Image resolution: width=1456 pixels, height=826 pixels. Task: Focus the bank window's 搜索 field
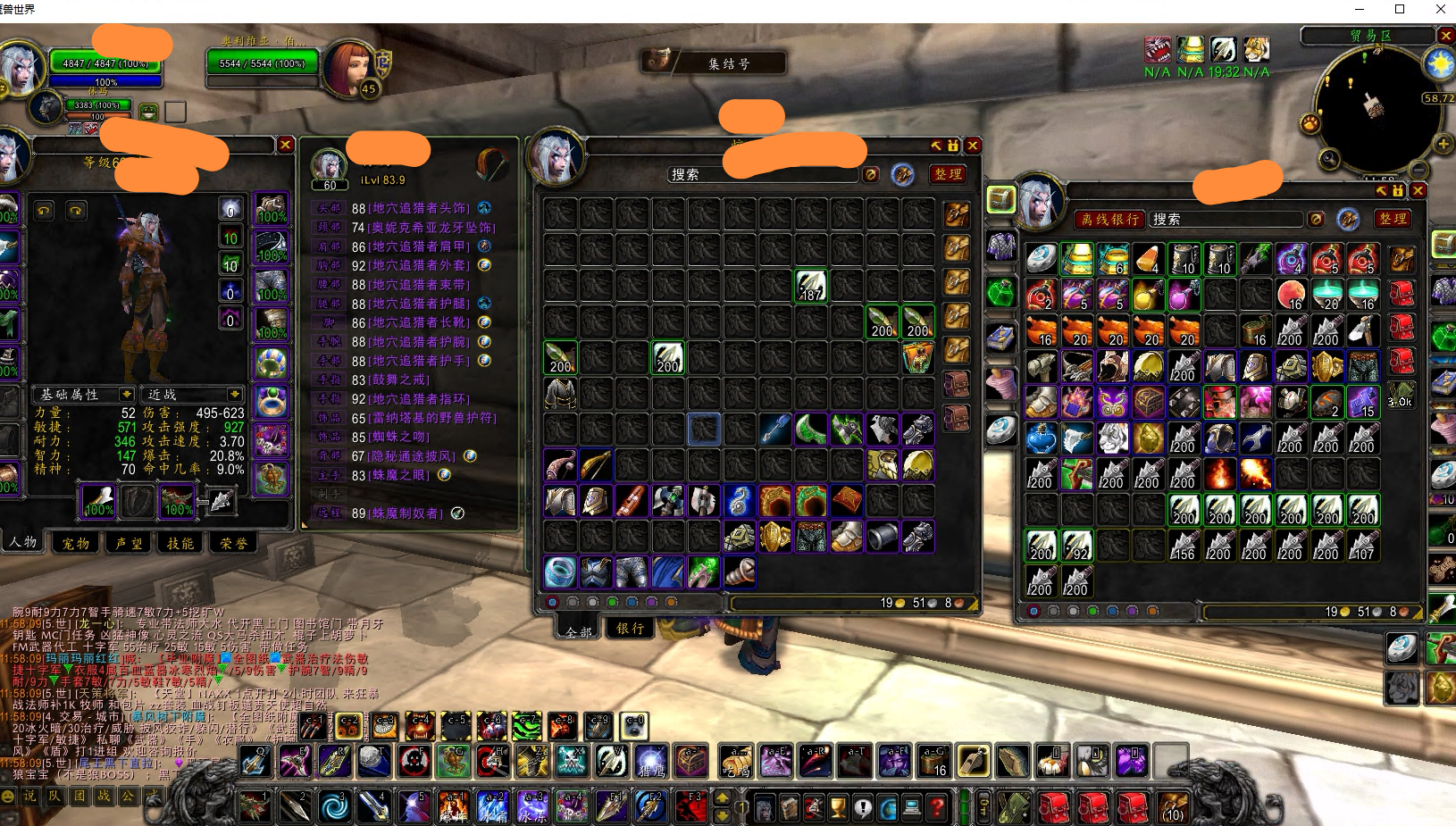pos(1226,219)
